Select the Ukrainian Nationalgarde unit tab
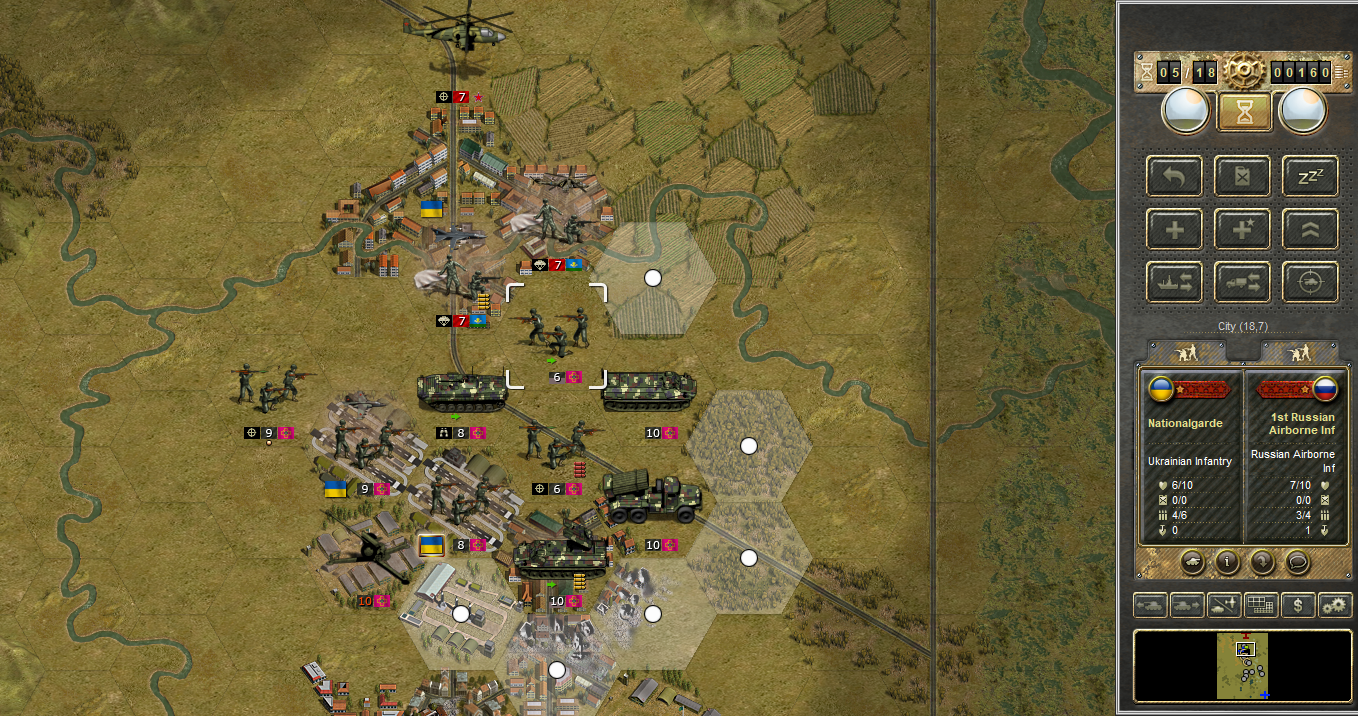The image size is (1358, 716). tap(1187, 352)
